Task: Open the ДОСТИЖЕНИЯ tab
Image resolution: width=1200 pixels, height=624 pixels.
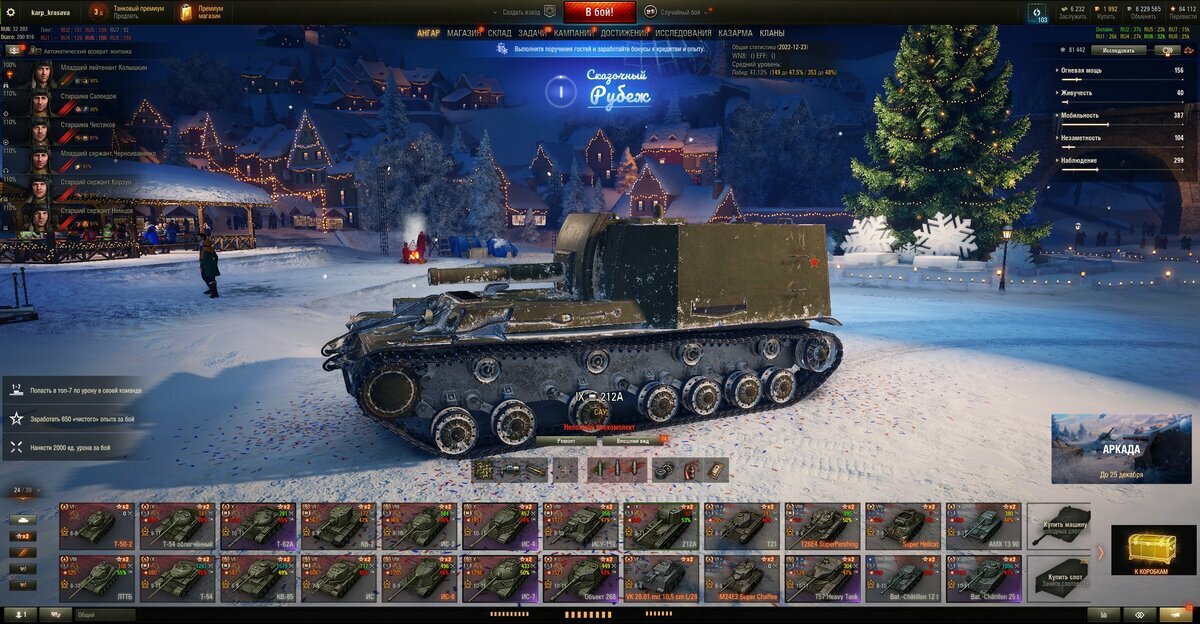Action: pyautogui.click(x=624, y=33)
